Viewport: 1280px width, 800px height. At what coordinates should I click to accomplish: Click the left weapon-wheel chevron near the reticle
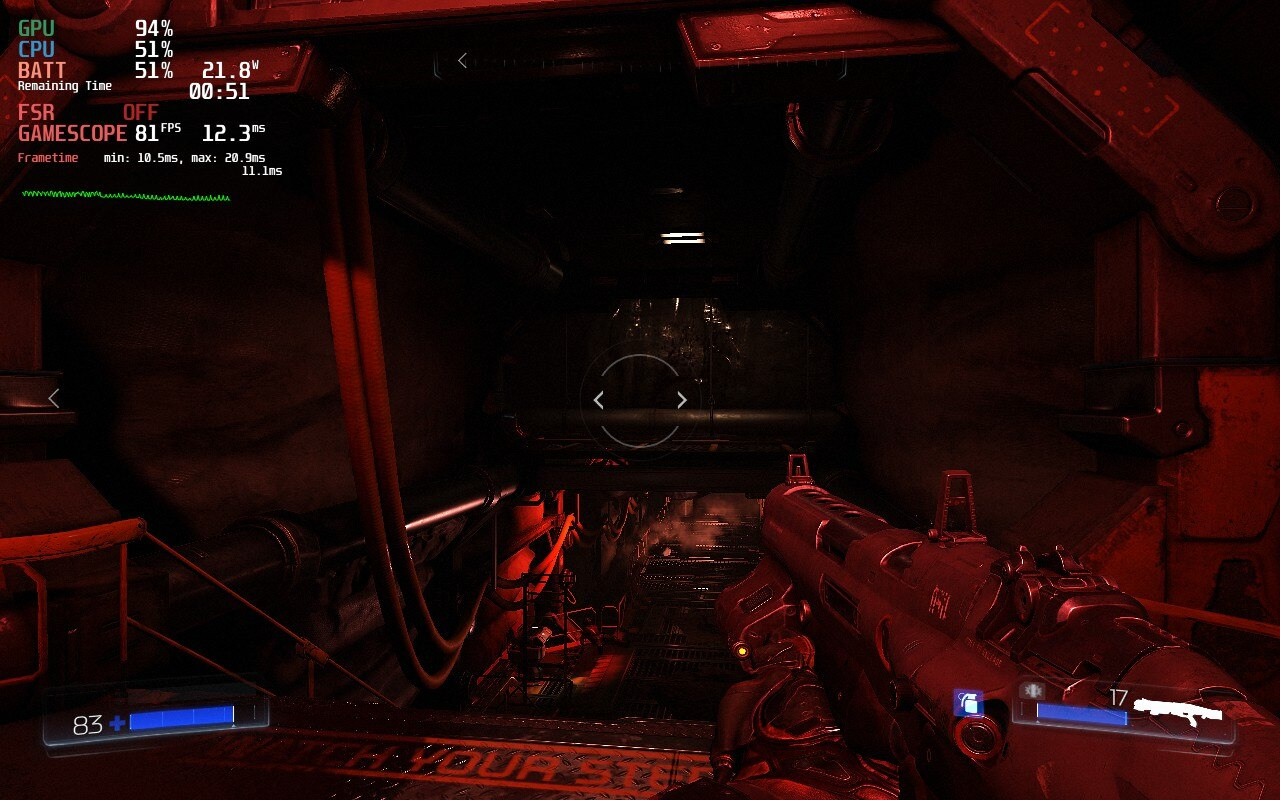[598, 398]
